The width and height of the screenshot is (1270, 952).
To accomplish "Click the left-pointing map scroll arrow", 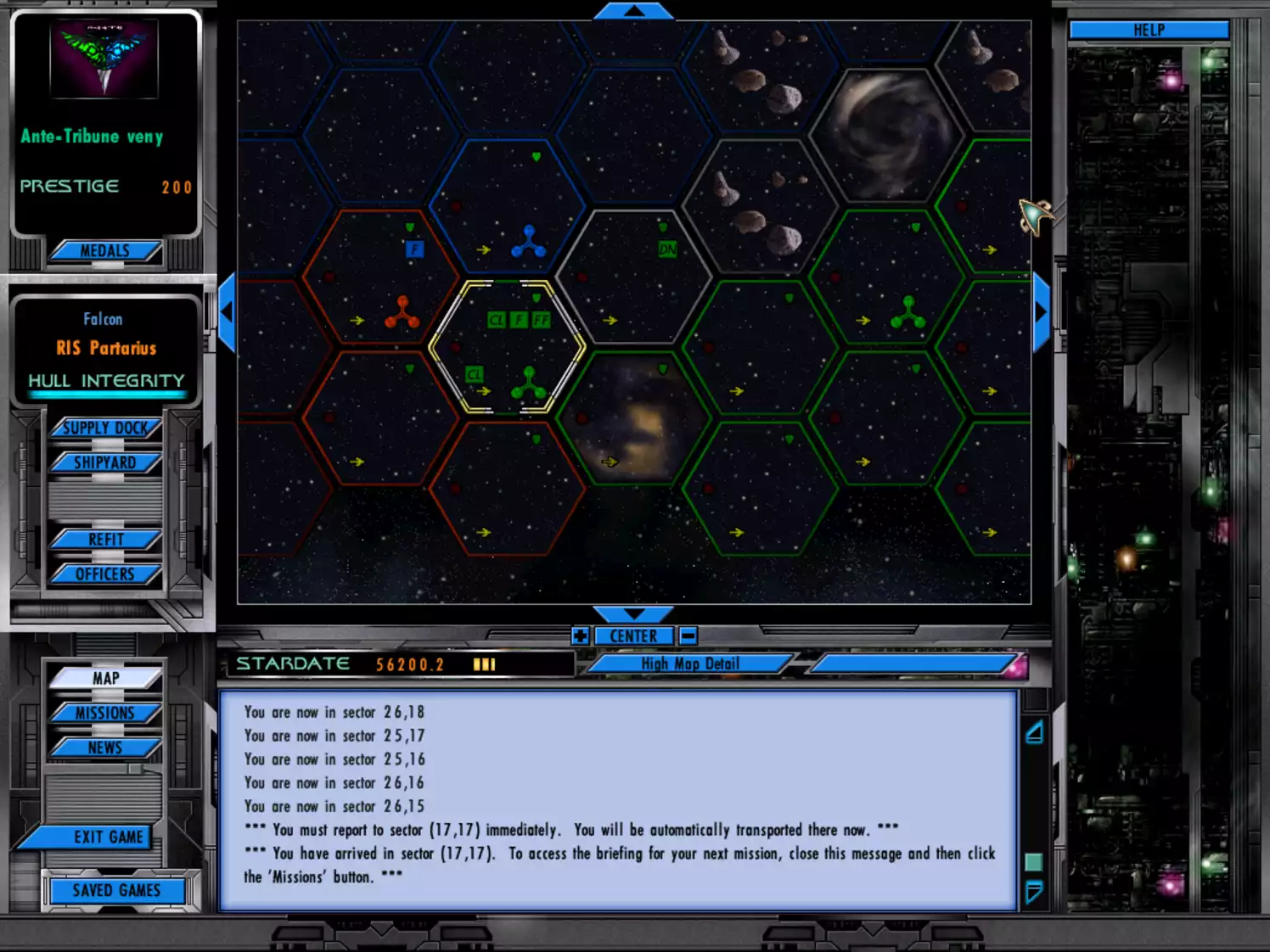I will (228, 310).
